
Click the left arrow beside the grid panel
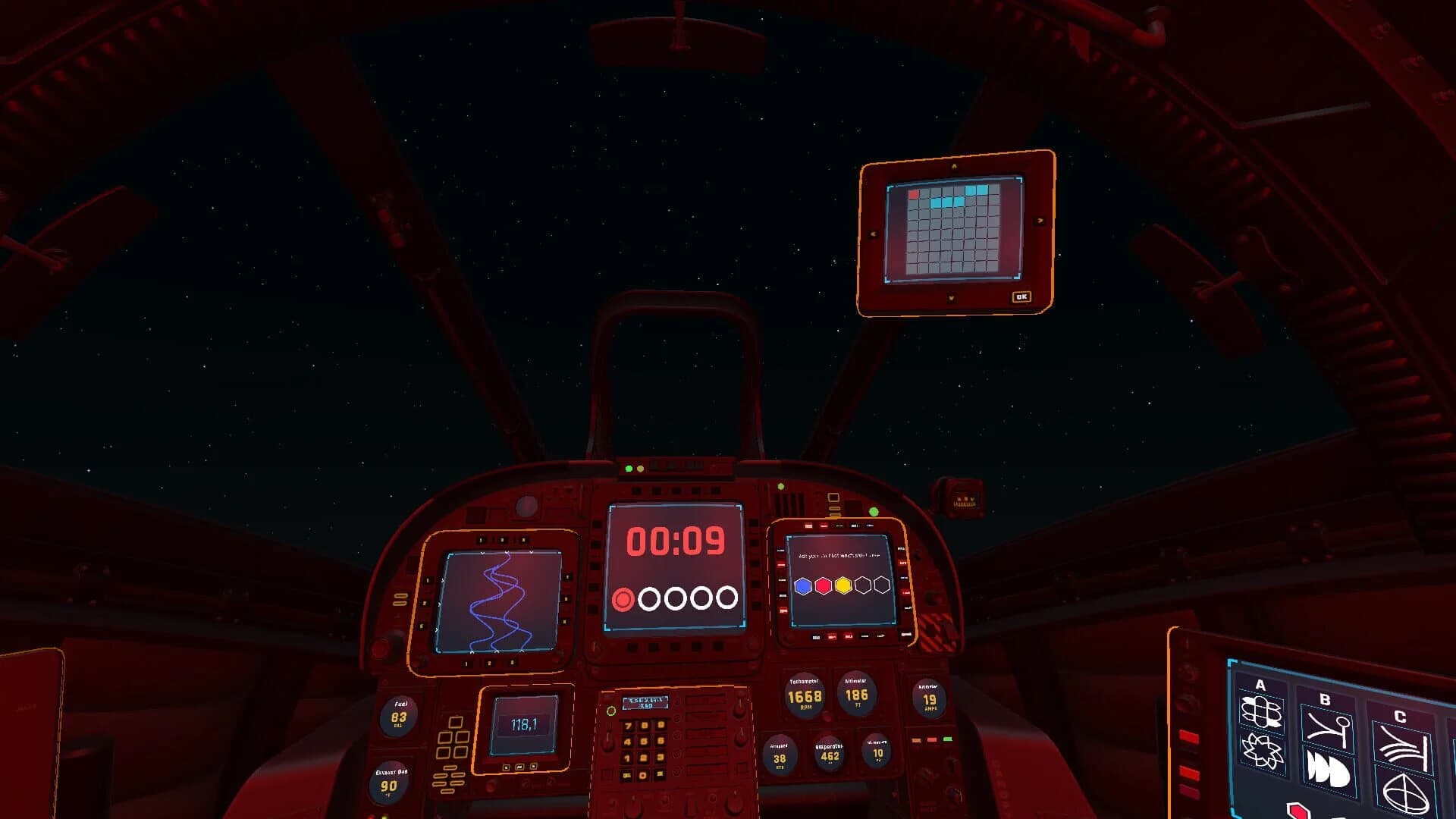tap(872, 234)
